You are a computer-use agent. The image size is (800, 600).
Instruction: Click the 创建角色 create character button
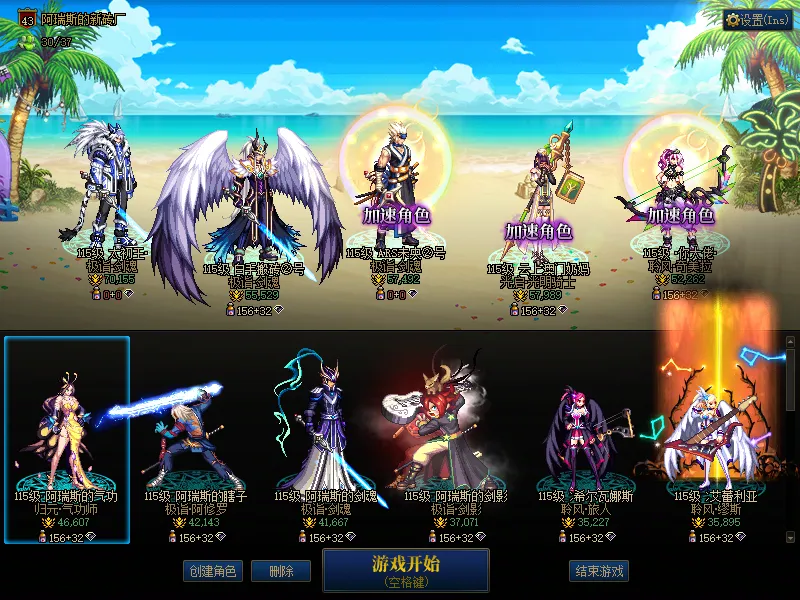click(212, 571)
